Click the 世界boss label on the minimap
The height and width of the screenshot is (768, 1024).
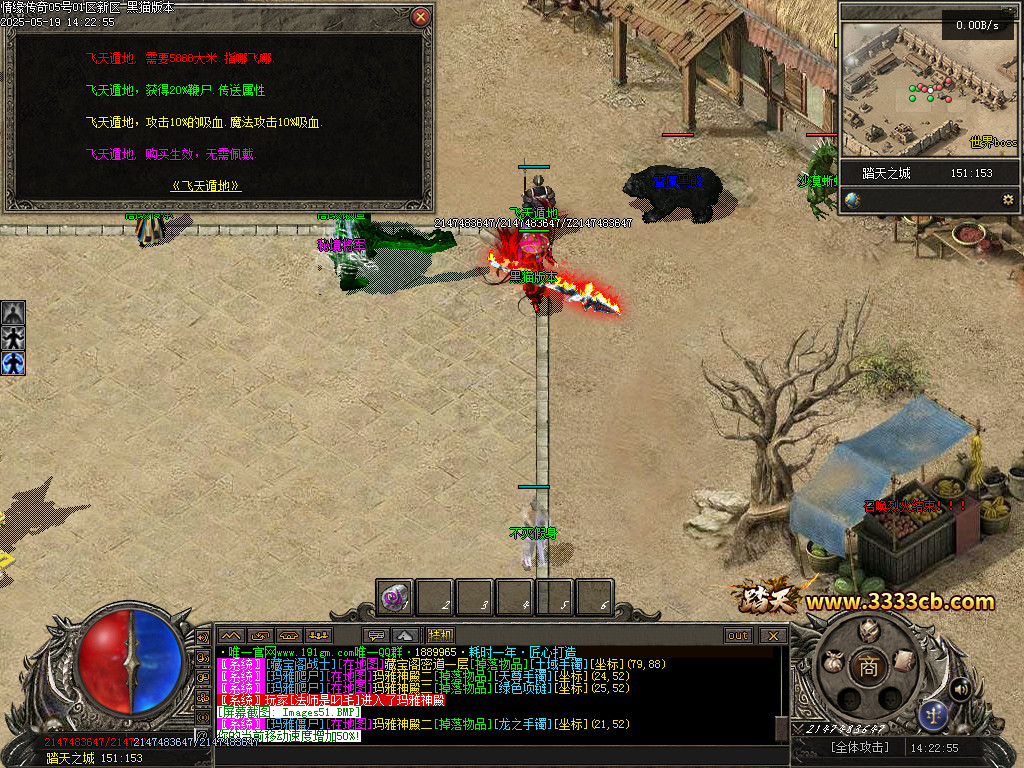992,143
